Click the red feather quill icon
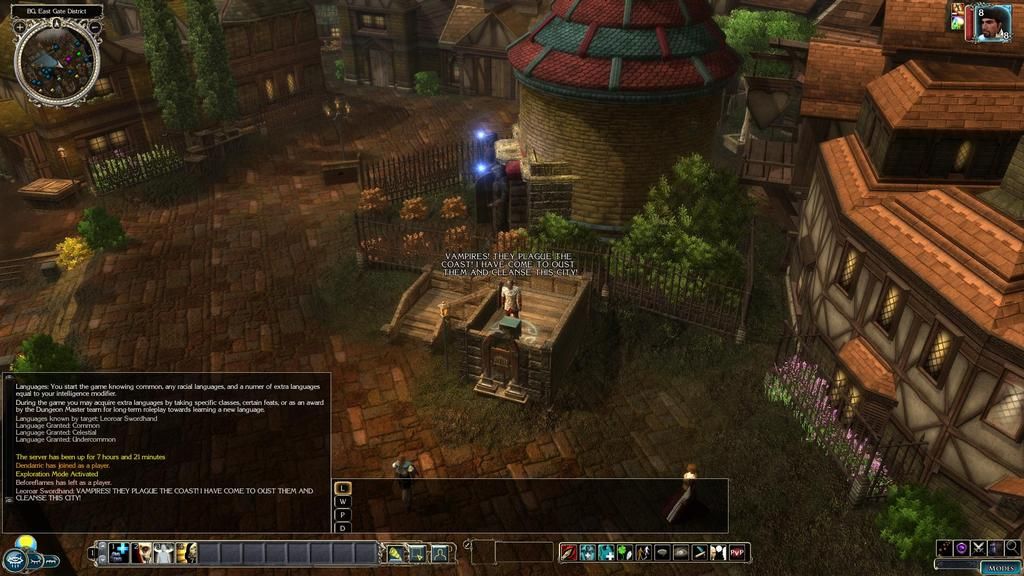The height and width of the screenshot is (576, 1024). [568, 552]
